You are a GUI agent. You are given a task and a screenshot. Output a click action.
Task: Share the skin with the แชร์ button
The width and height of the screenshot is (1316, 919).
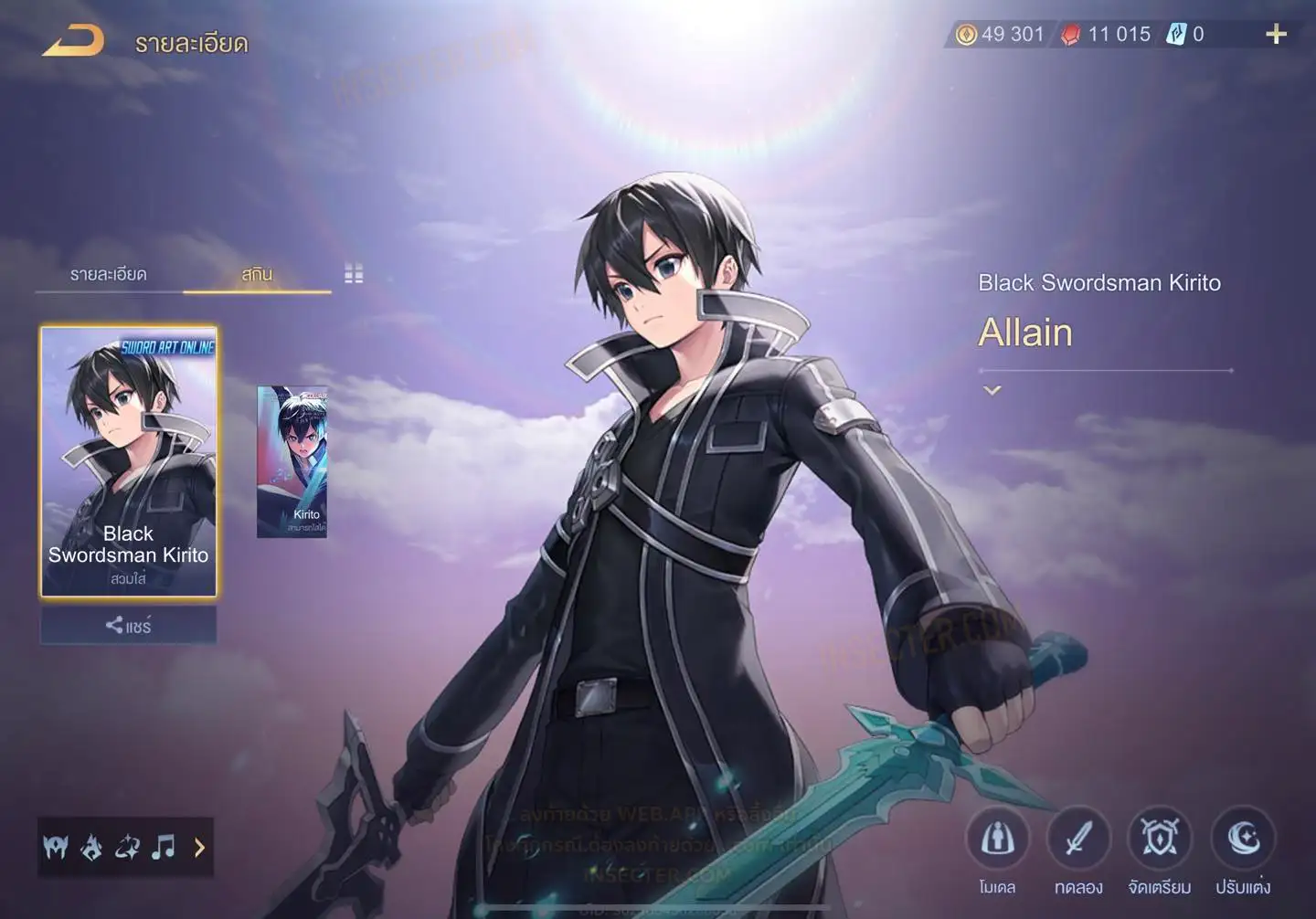tap(129, 626)
